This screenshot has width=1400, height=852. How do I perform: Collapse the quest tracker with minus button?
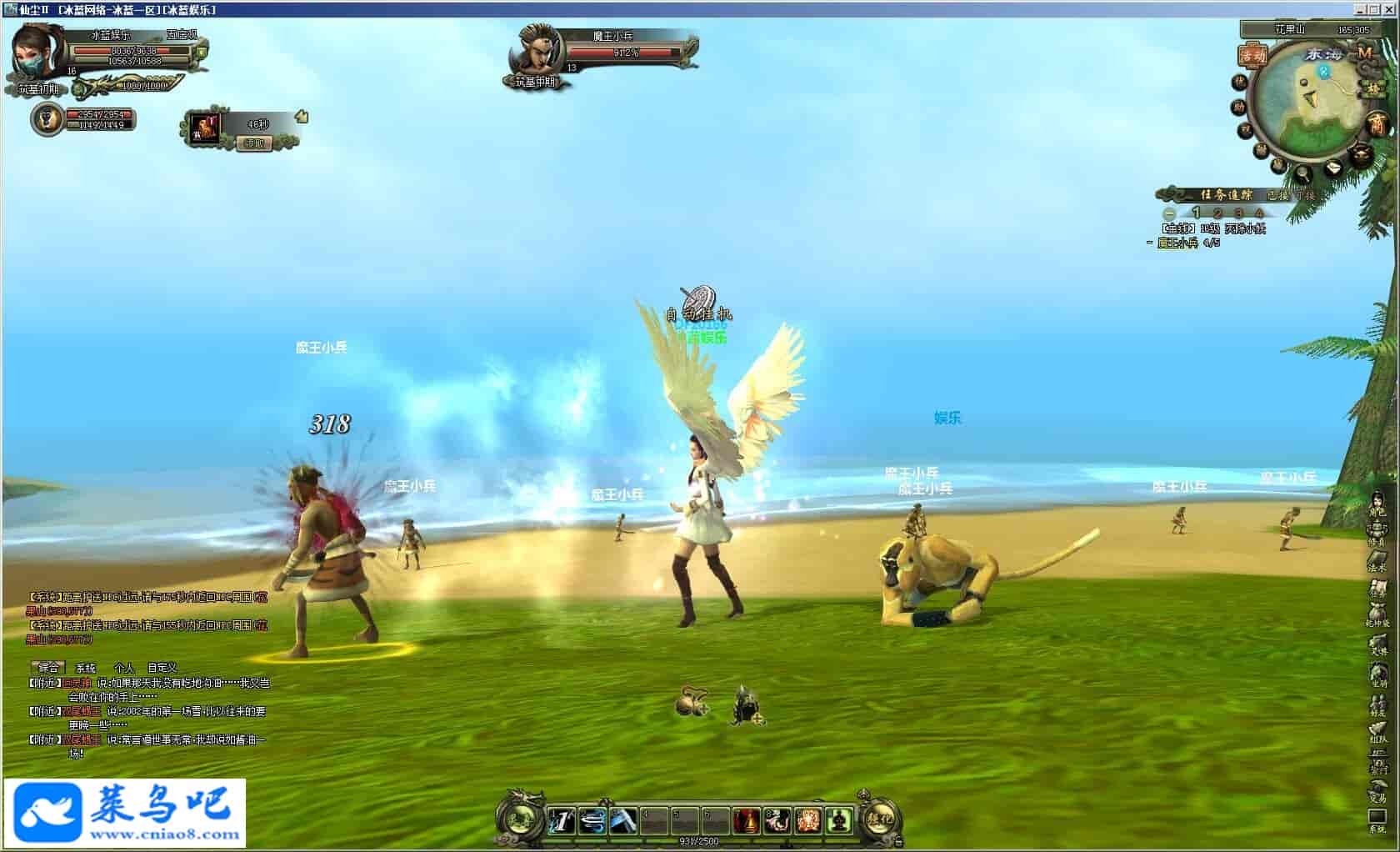click(1169, 213)
